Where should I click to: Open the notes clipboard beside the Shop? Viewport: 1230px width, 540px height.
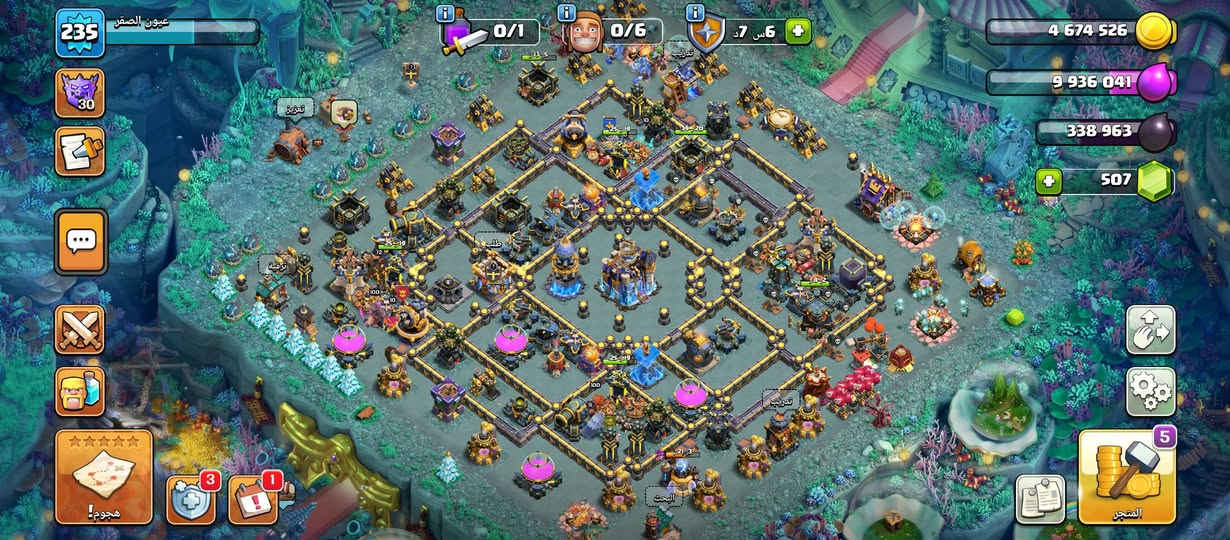coord(1040,497)
